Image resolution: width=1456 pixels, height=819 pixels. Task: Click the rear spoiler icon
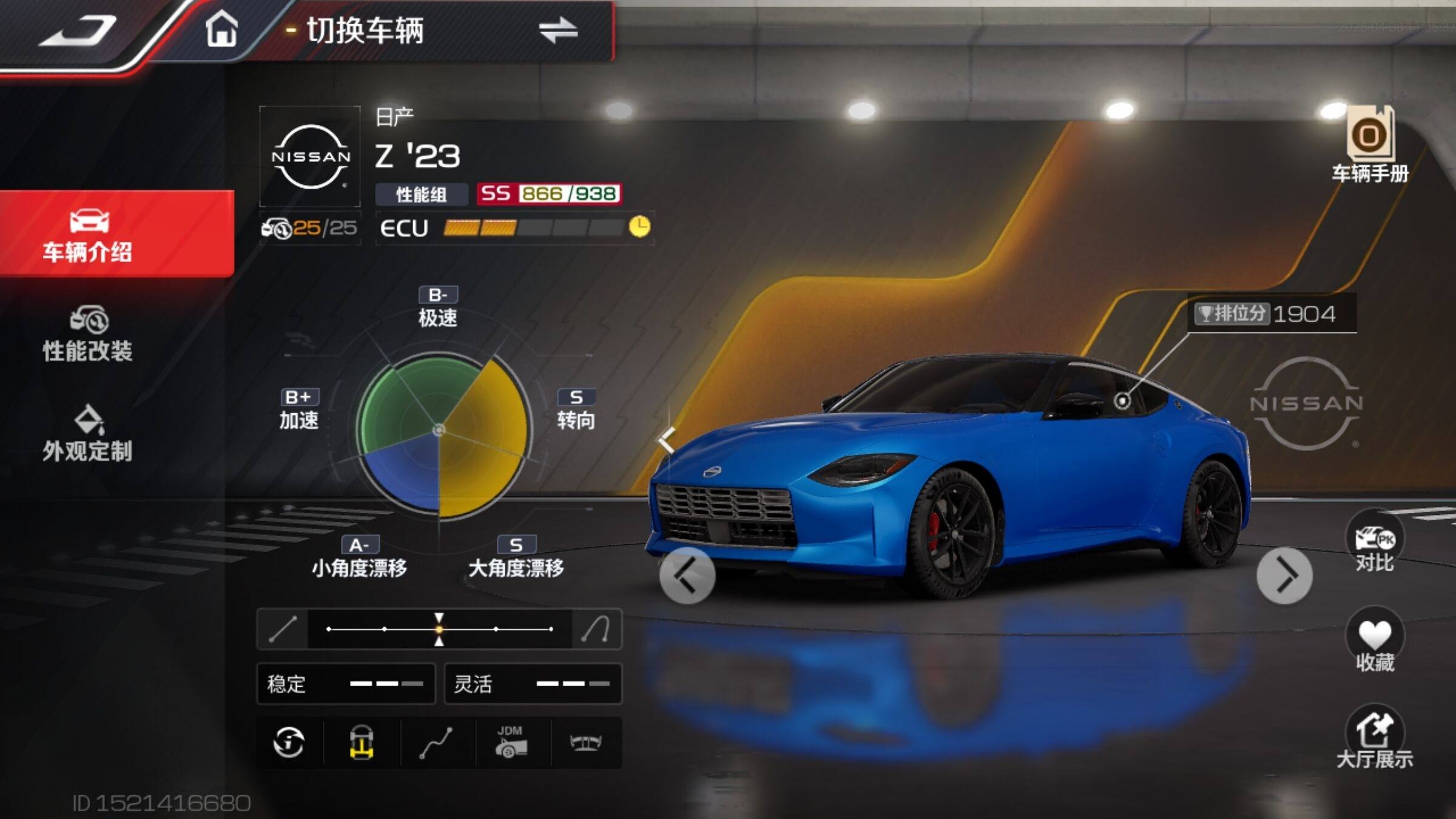click(x=585, y=743)
